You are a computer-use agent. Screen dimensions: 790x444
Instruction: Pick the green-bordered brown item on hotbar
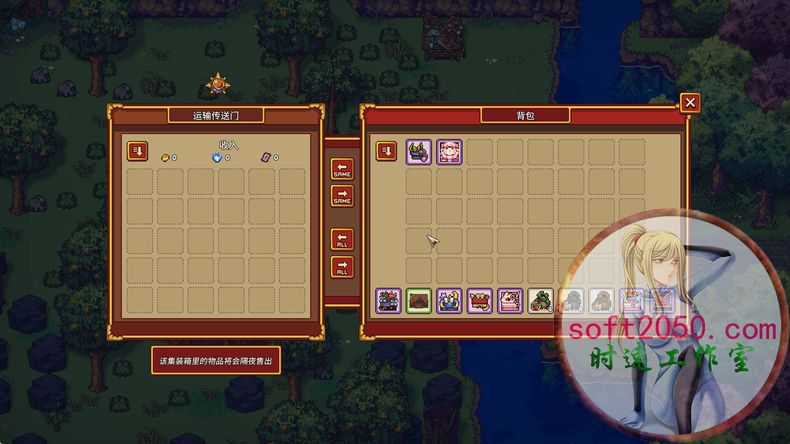pyautogui.click(x=419, y=300)
